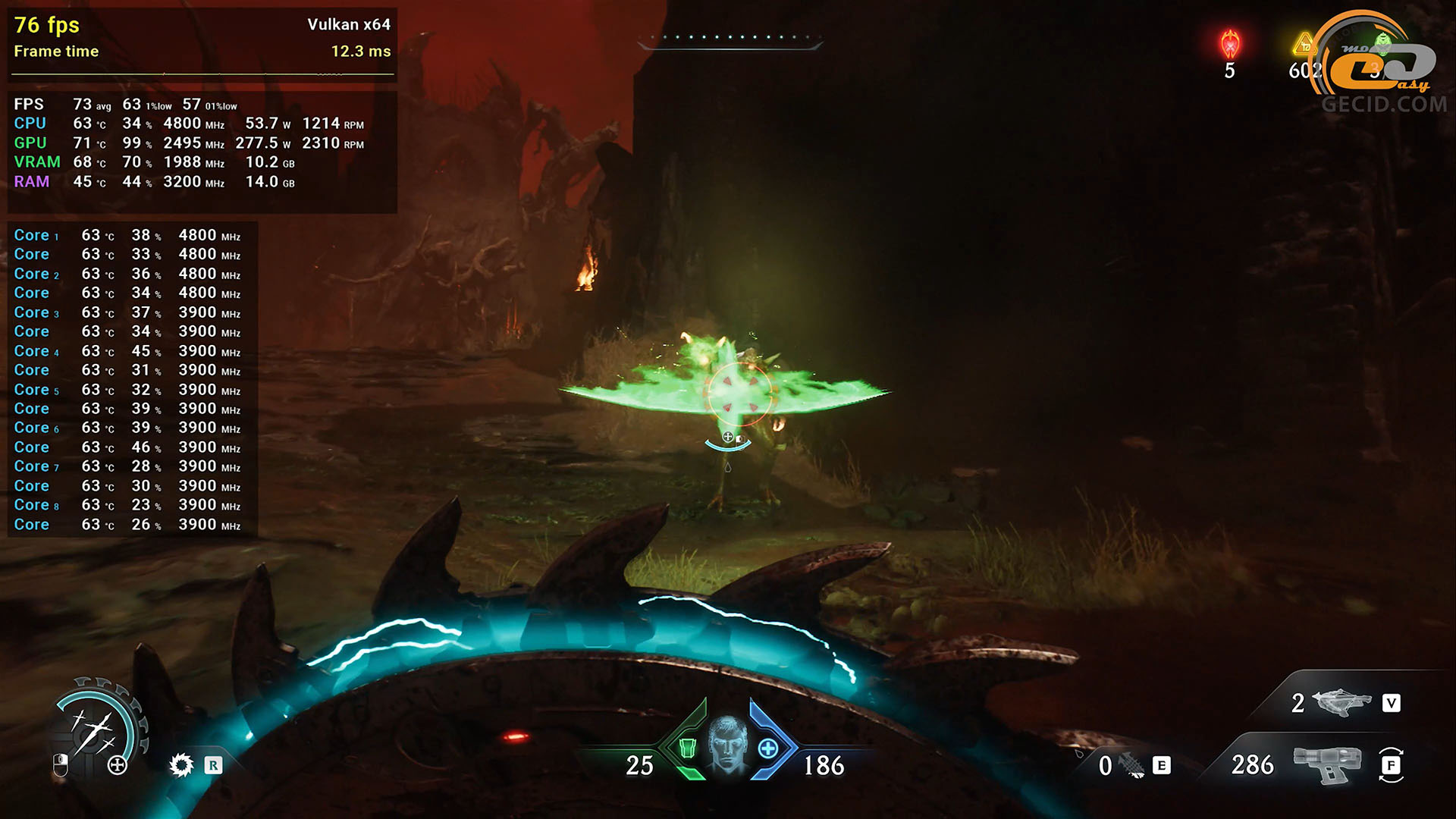Click the blue health cross icon
Image resolution: width=1456 pixels, height=819 pixels.
[x=768, y=748]
